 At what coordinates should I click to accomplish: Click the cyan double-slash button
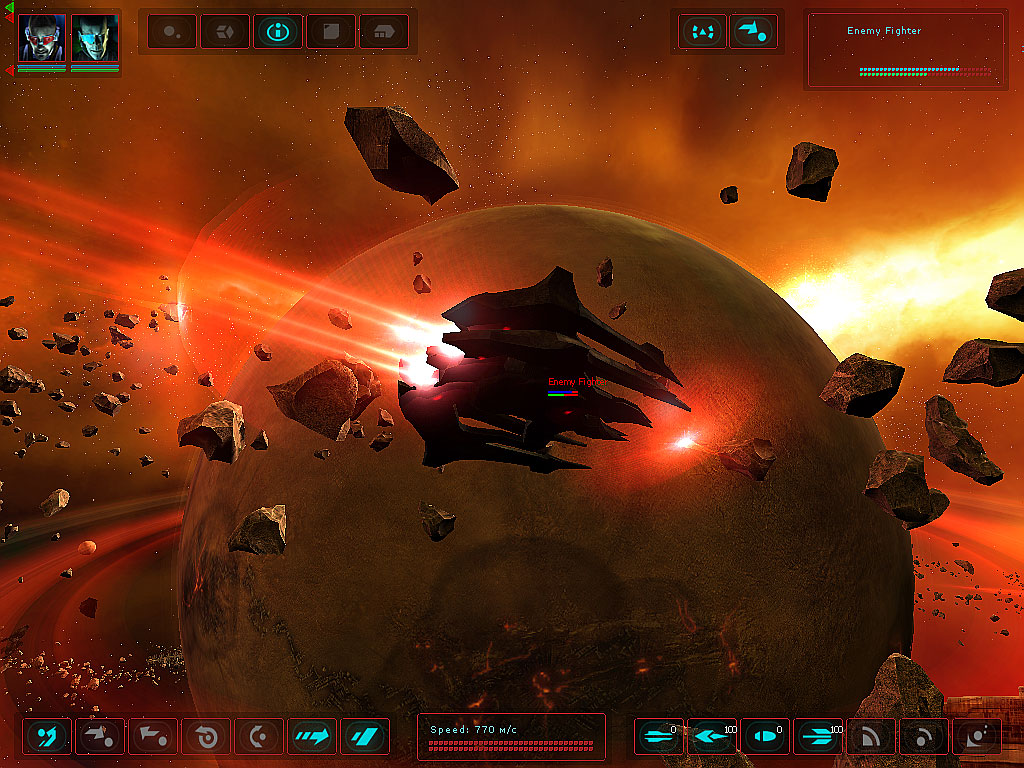(x=365, y=737)
